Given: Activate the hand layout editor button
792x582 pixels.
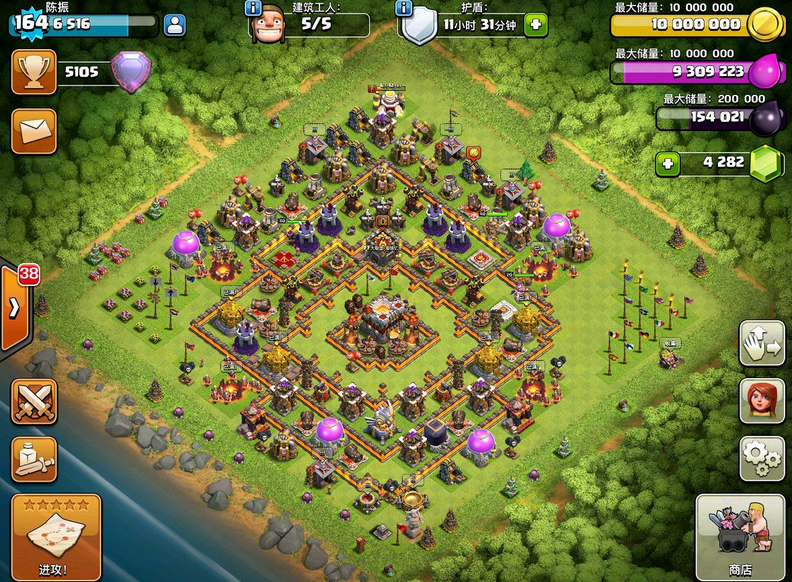Looking at the screenshot, I should (762, 344).
